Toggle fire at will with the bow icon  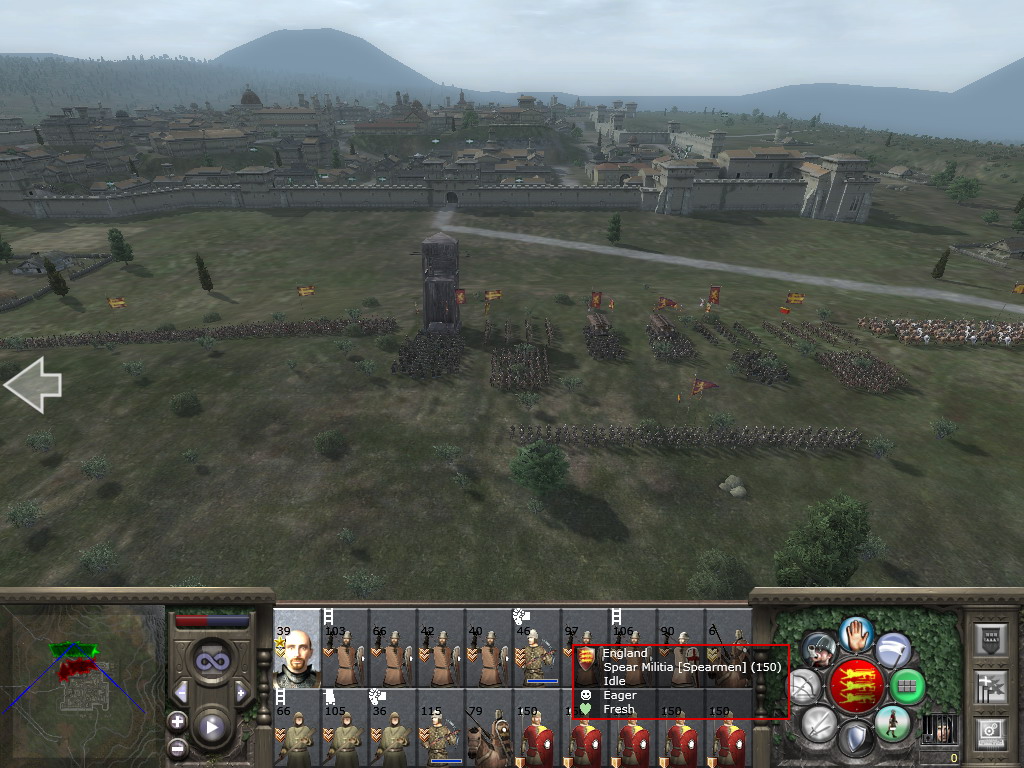804,686
